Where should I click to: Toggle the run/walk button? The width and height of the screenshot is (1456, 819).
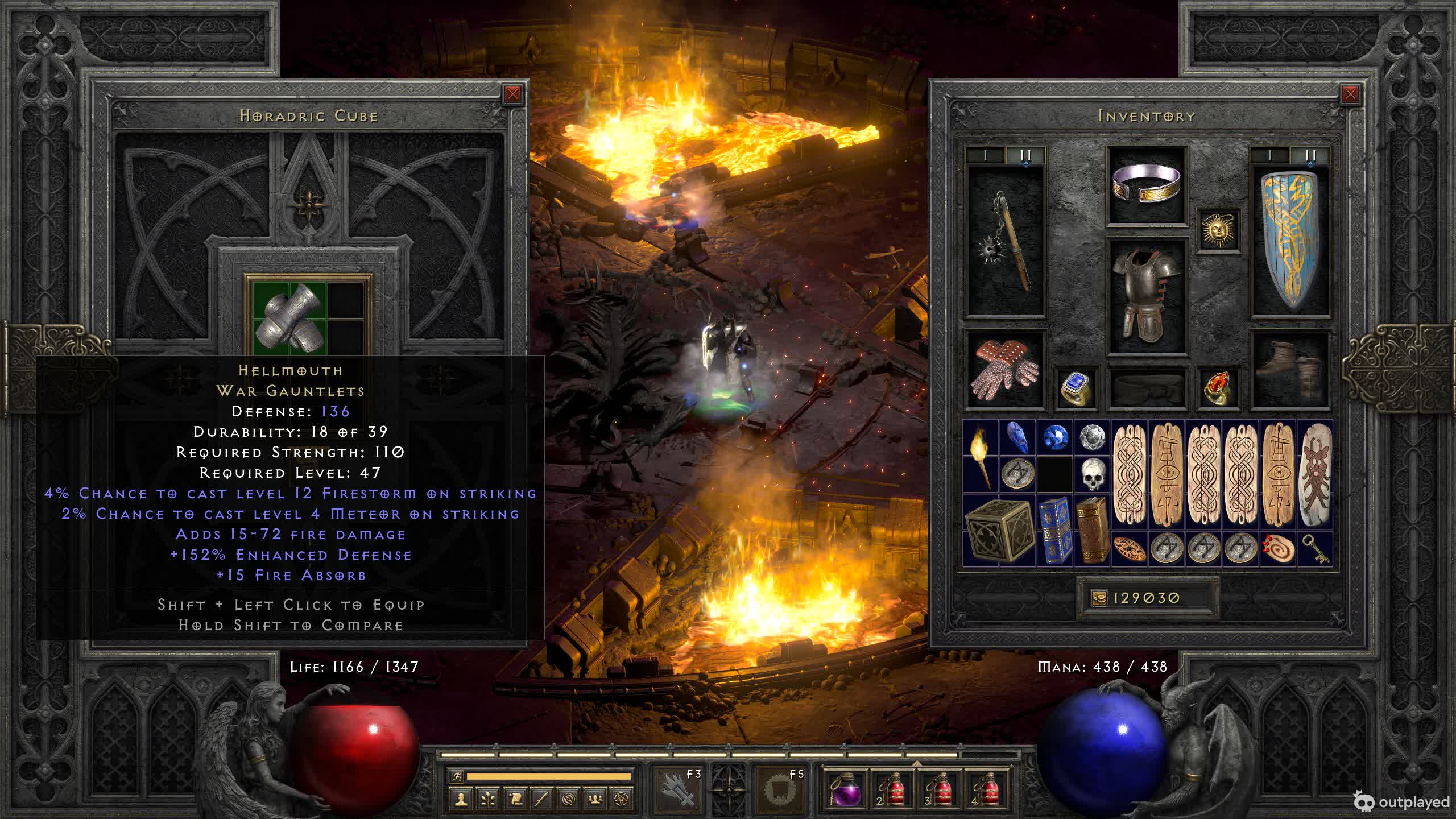point(456,776)
